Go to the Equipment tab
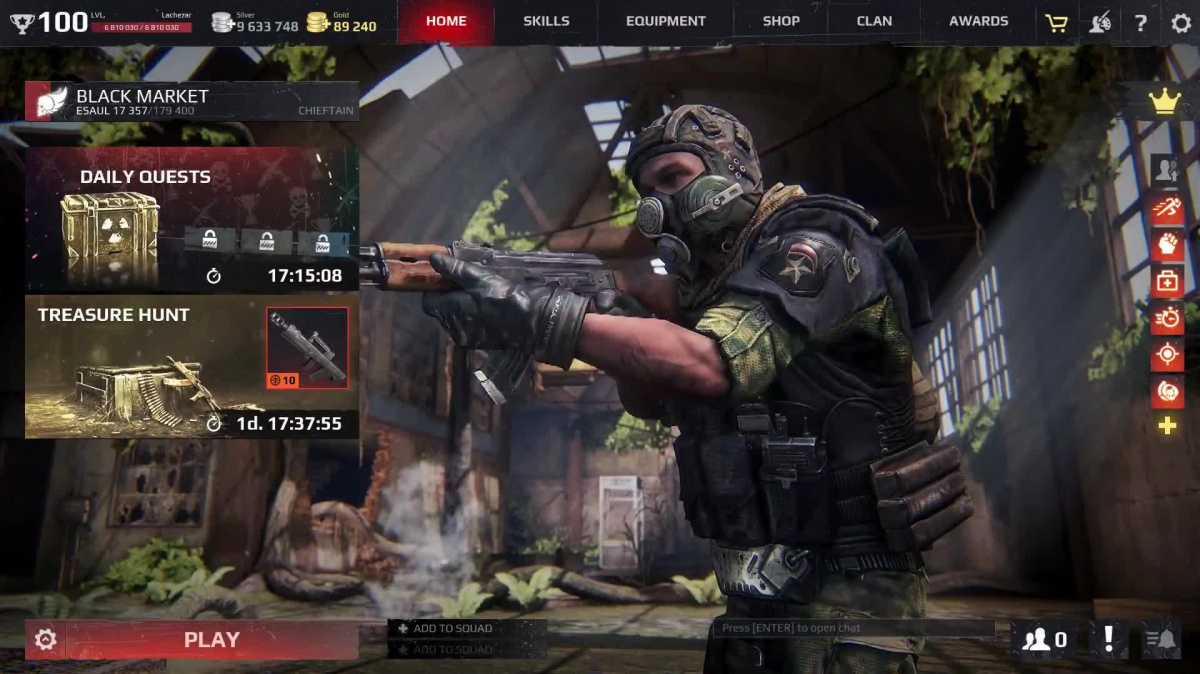 pyautogui.click(x=665, y=21)
